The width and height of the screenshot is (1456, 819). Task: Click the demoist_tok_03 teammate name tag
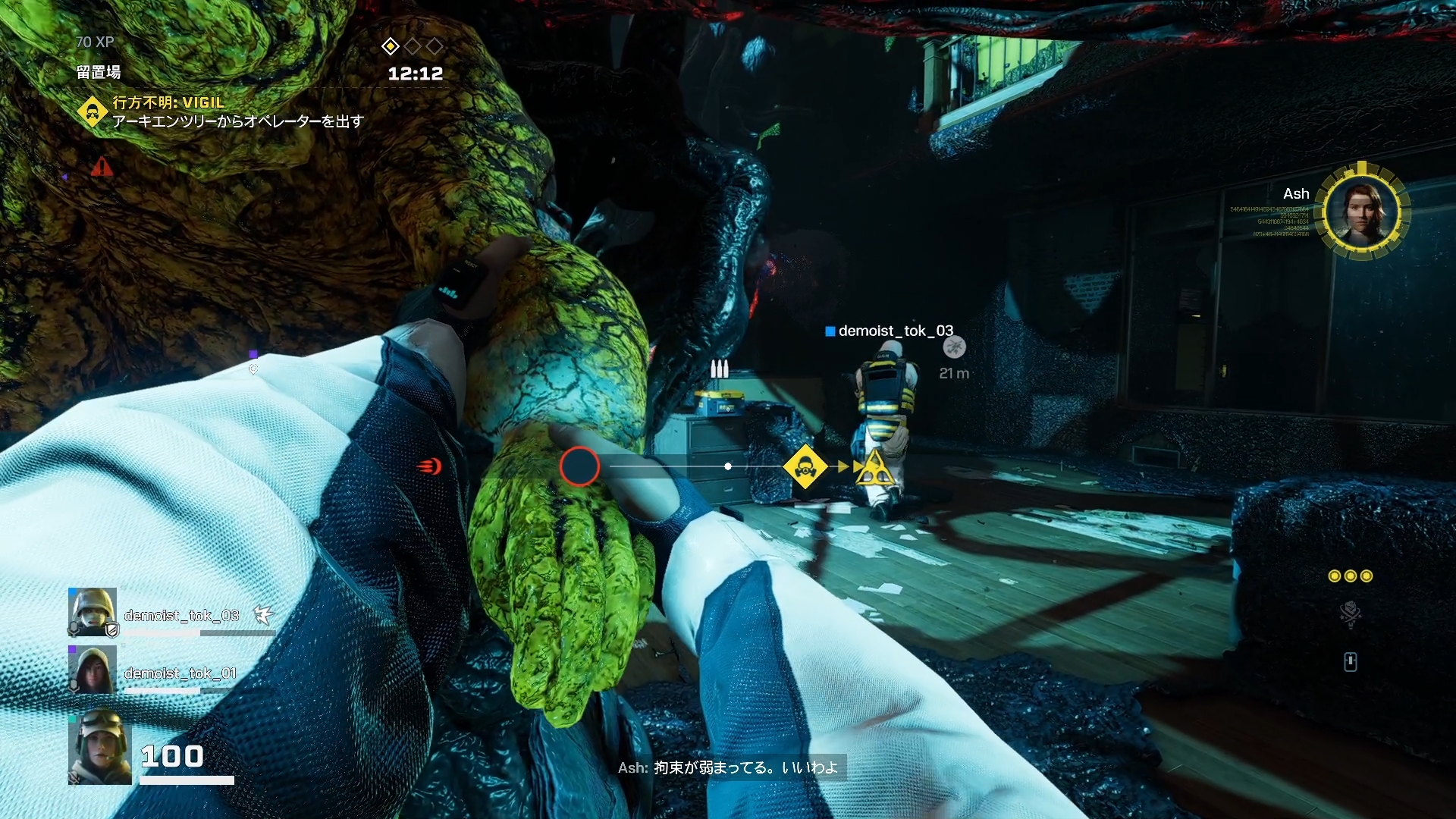[x=895, y=331]
